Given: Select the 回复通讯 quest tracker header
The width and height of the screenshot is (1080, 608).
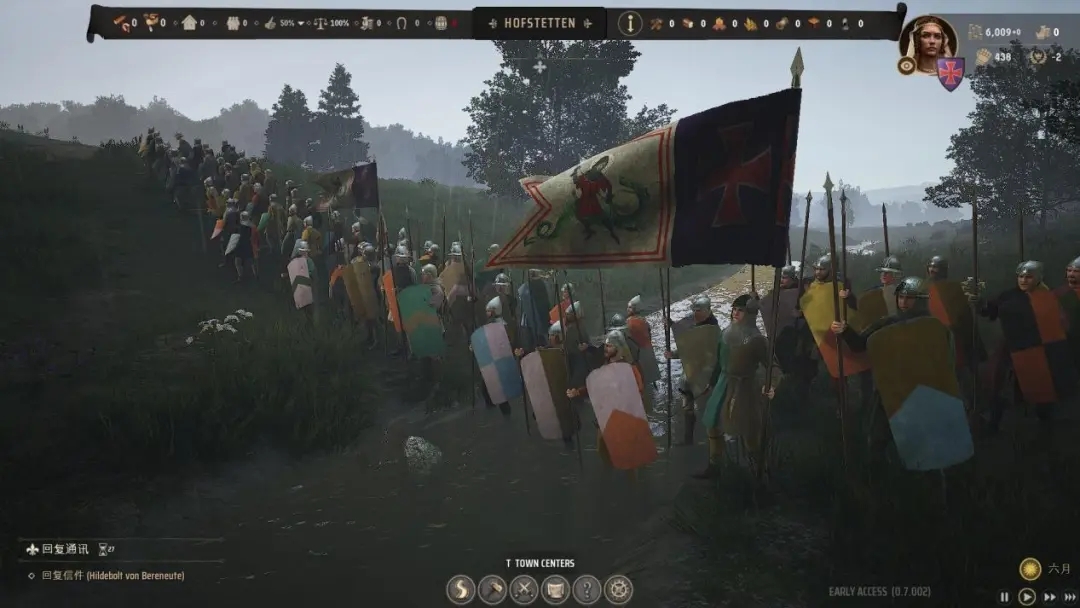Looking at the screenshot, I should (62, 549).
